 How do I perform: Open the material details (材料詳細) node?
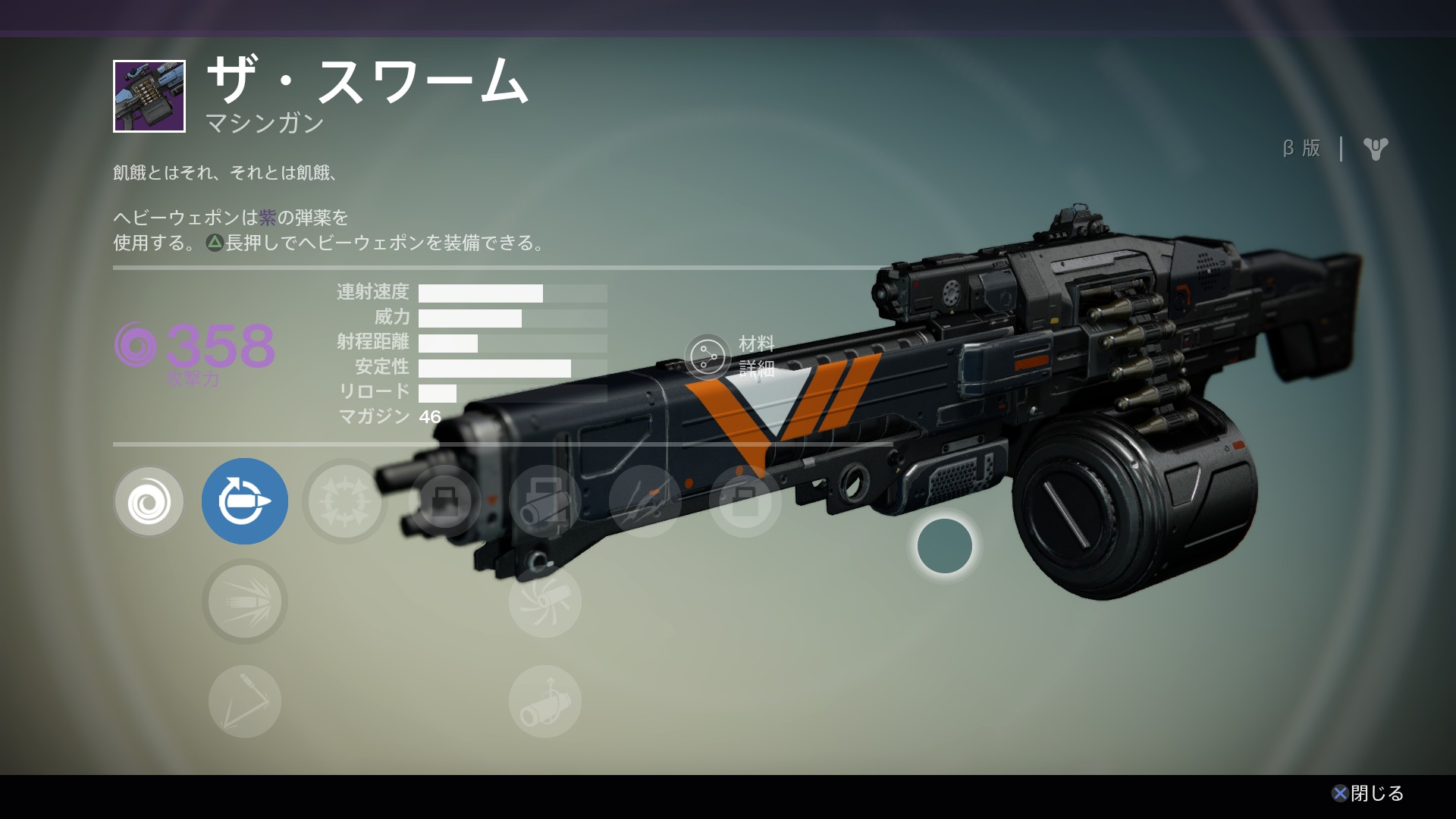(708, 356)
